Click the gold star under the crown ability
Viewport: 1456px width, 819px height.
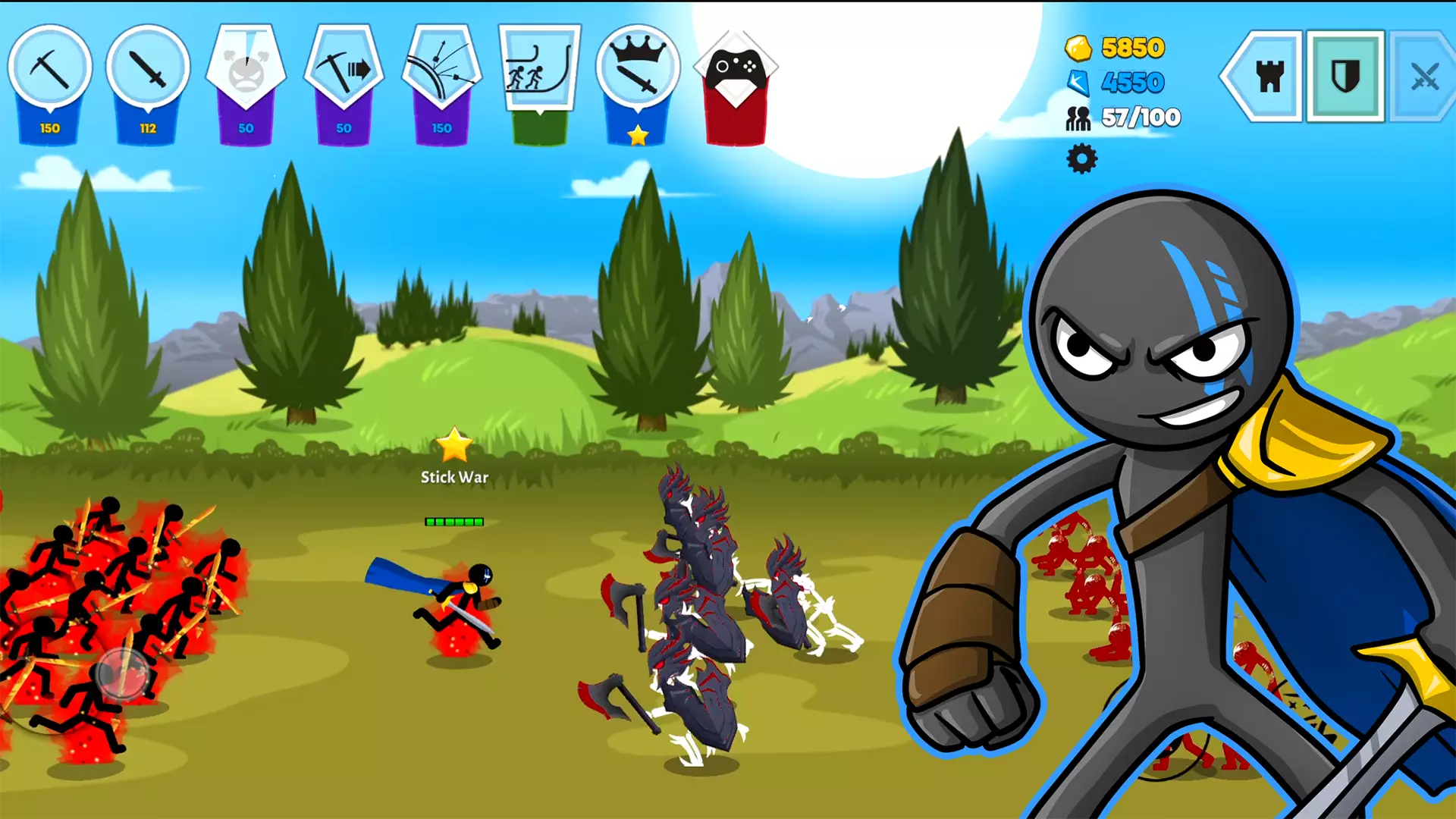click(638, 135)
